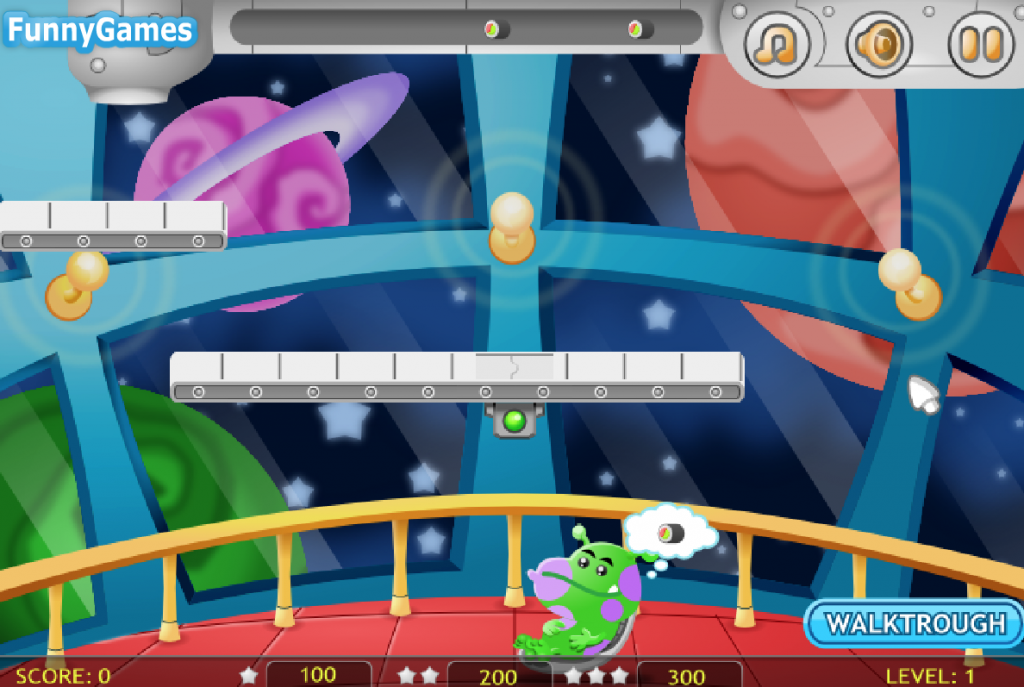1024x687 pixels.
Task: Visit the FunnyGames logo link
Action: (98, 31)
